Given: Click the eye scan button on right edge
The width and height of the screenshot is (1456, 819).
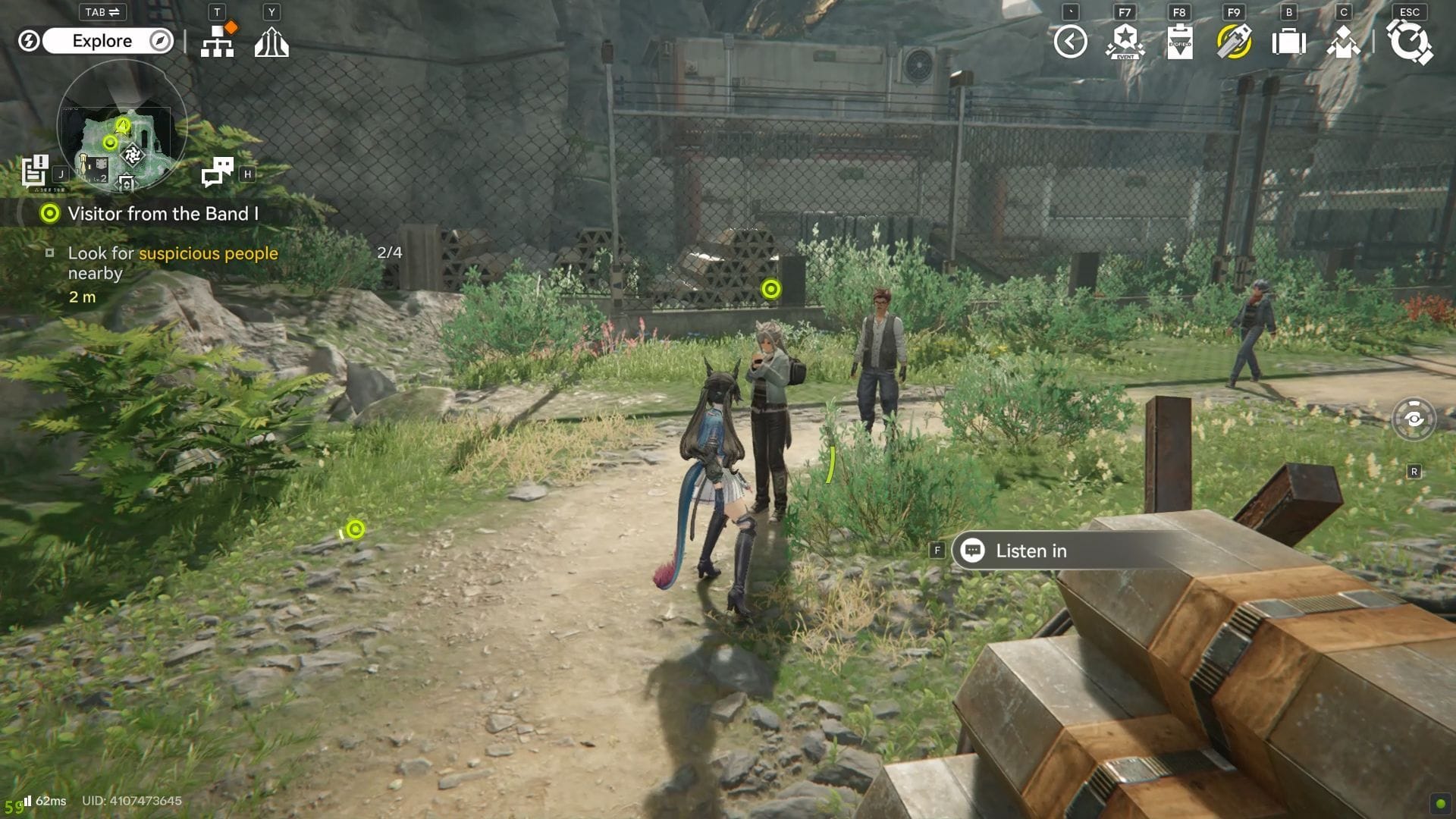Looking at the screenshot, I should [1414, 419].
